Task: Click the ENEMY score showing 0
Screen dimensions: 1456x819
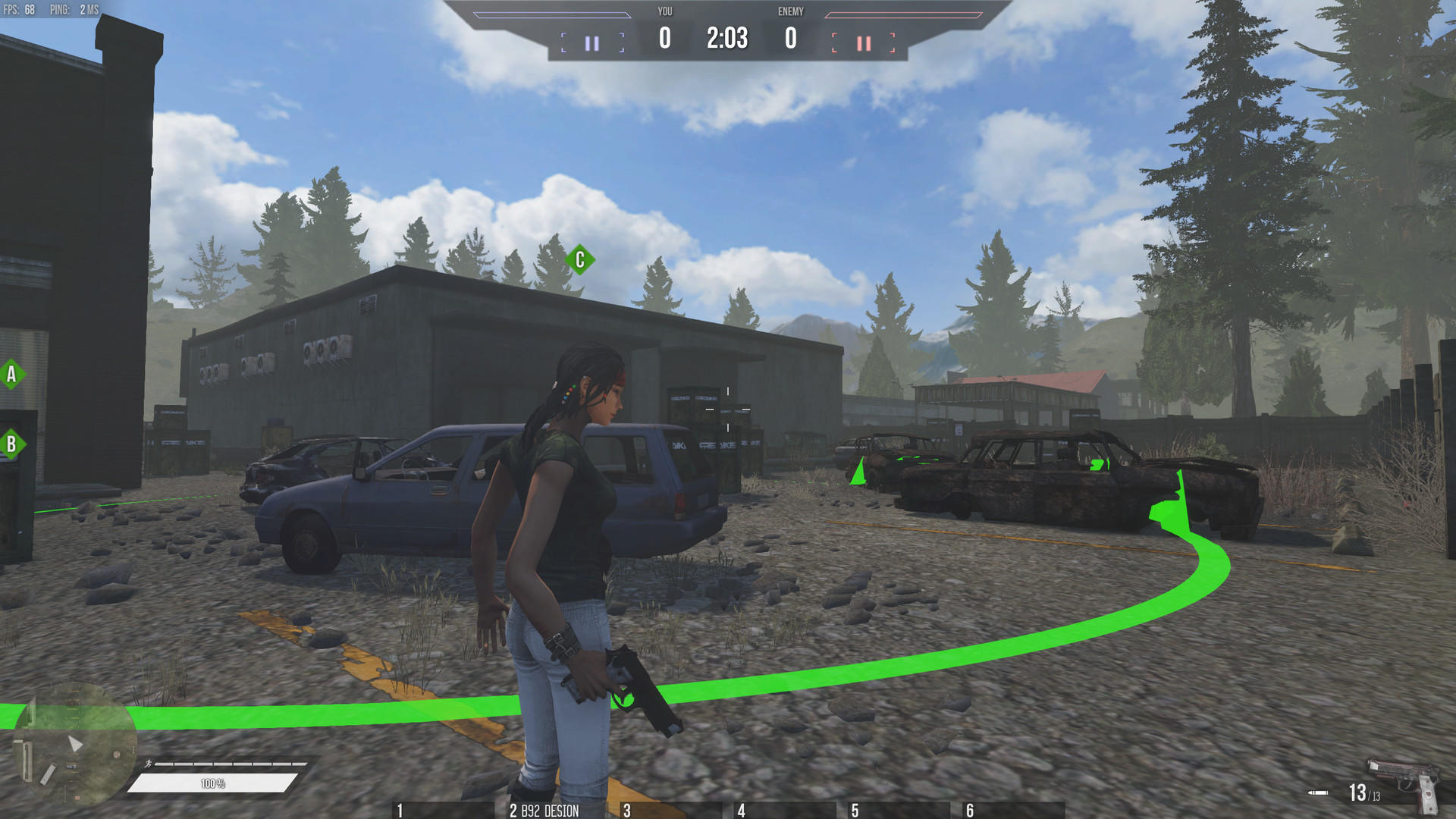Action: click(789, 35)
